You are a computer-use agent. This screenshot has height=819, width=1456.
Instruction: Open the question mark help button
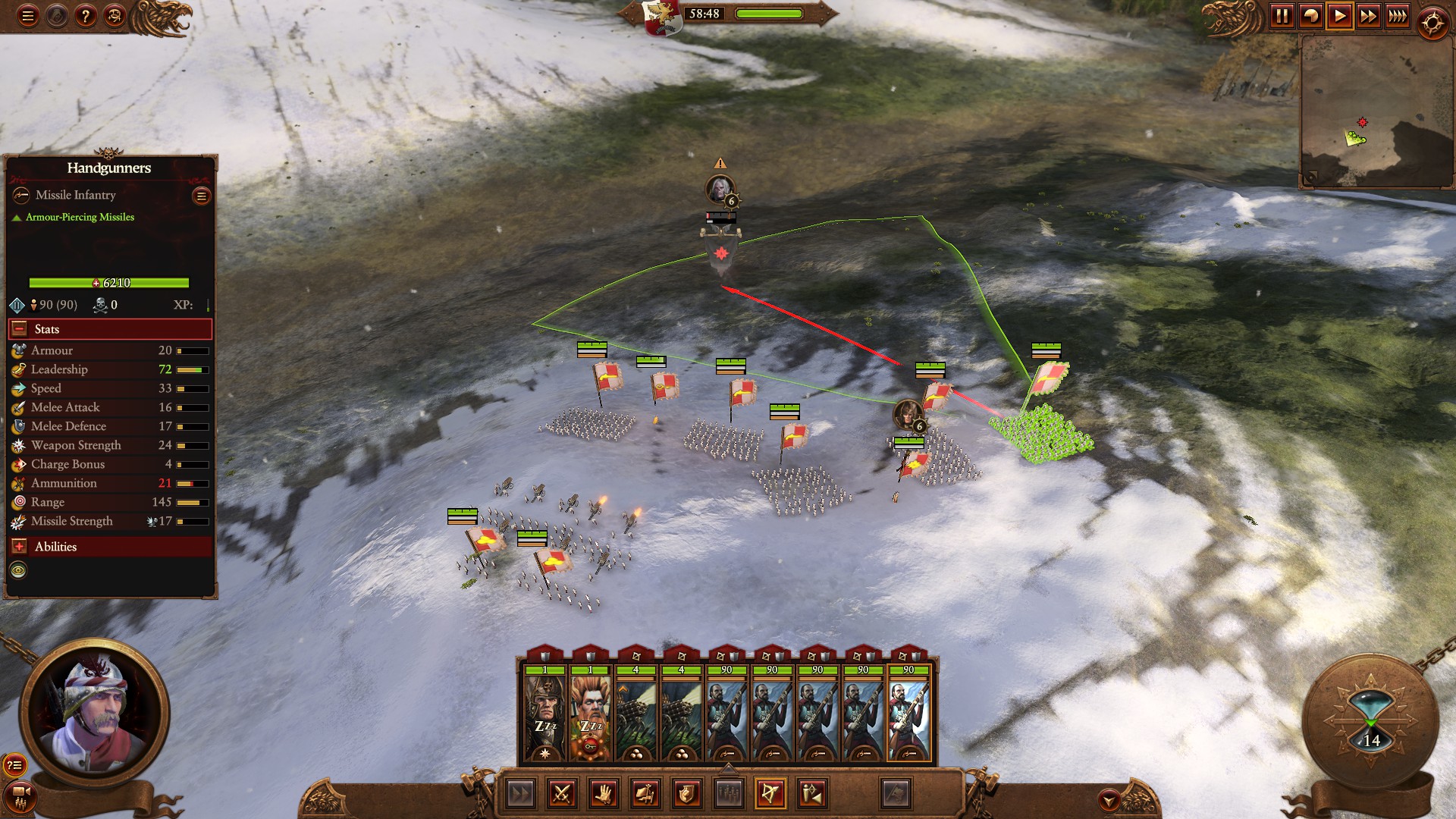86,16
